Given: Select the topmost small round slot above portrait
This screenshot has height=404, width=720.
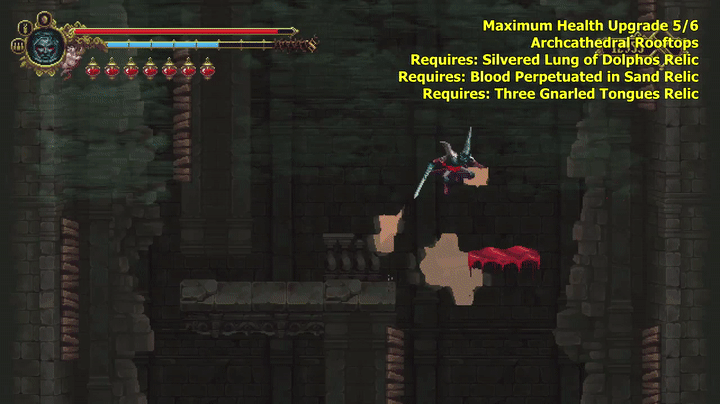Looking at the screenshot, I should [44, 18].
